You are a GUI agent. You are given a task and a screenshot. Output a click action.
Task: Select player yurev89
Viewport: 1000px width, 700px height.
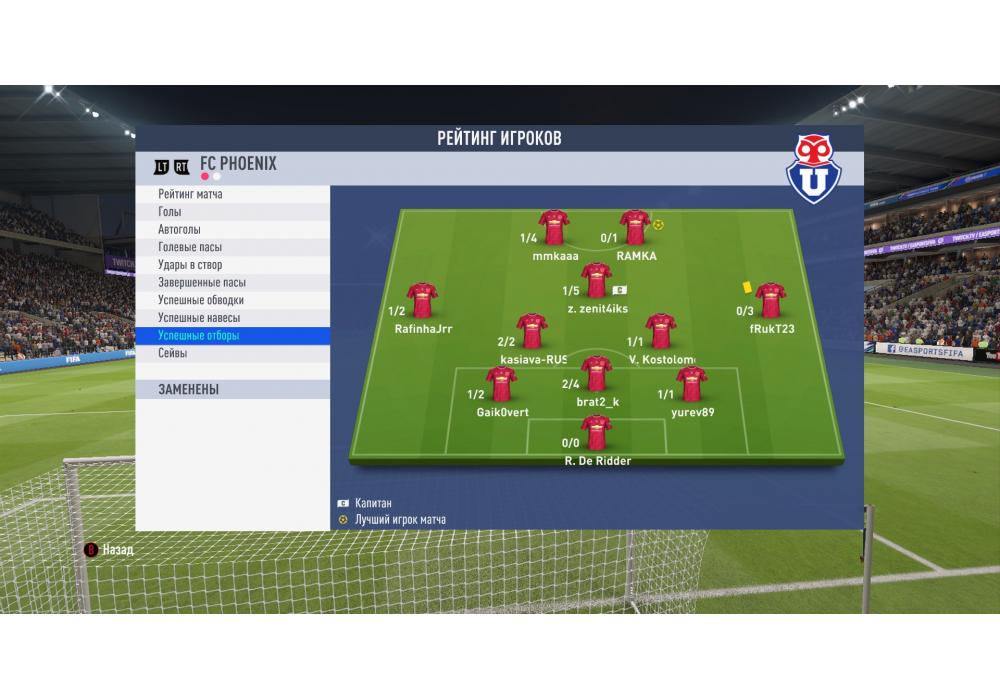tap(691, 384)
